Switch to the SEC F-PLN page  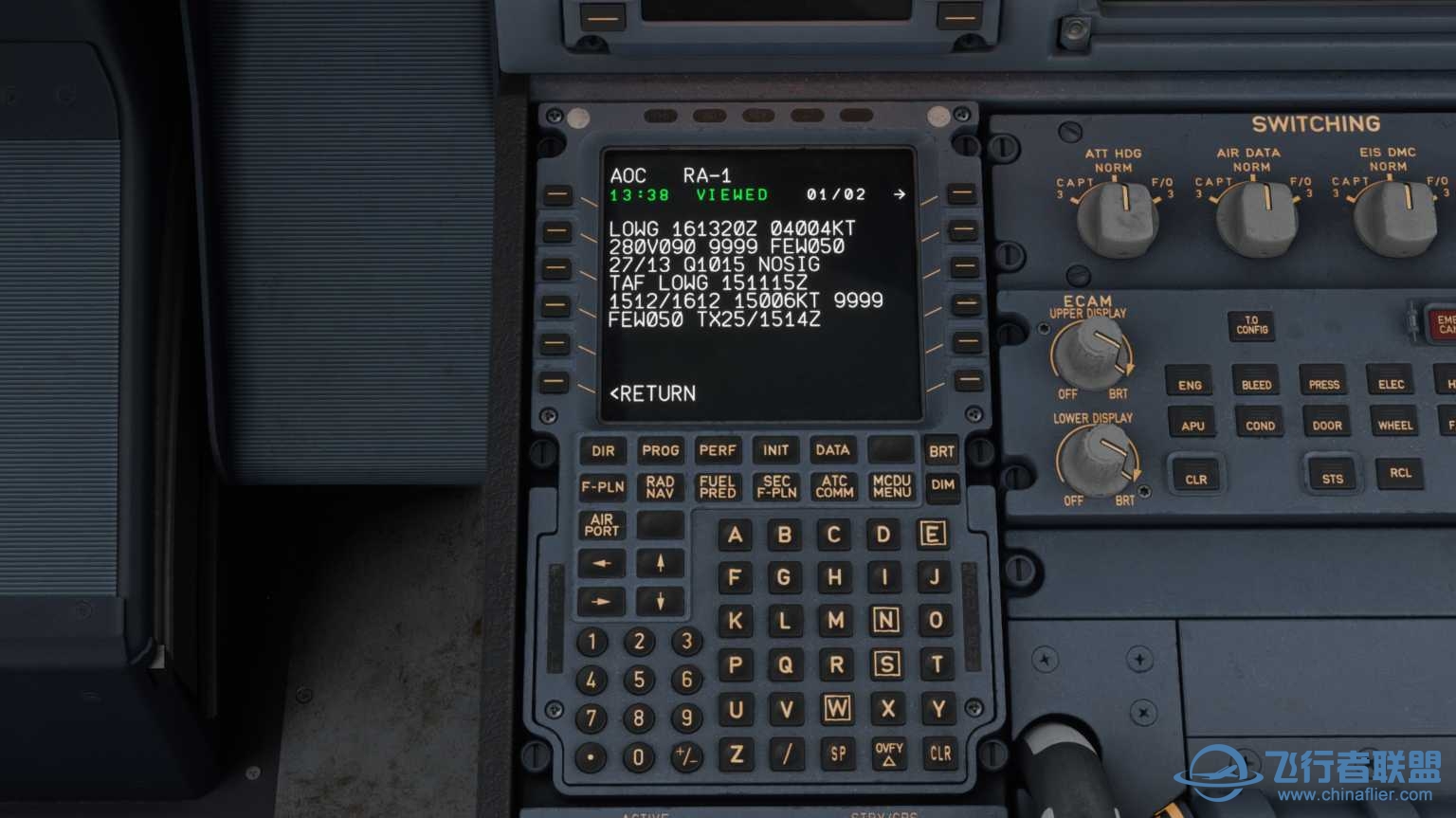[x=776, y=487]
